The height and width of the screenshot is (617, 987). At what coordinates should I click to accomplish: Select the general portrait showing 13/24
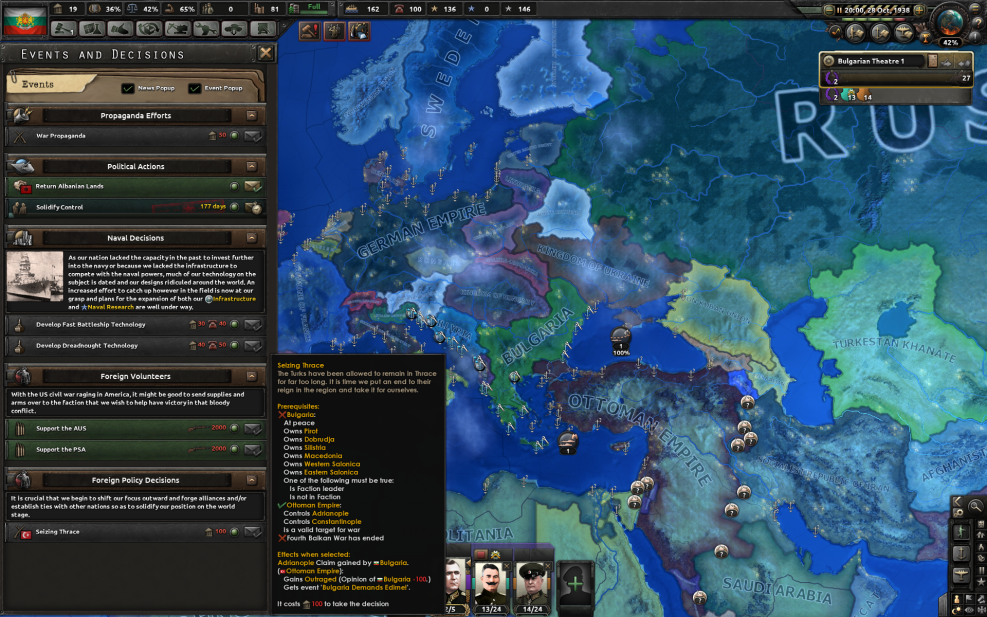point(492,578)
